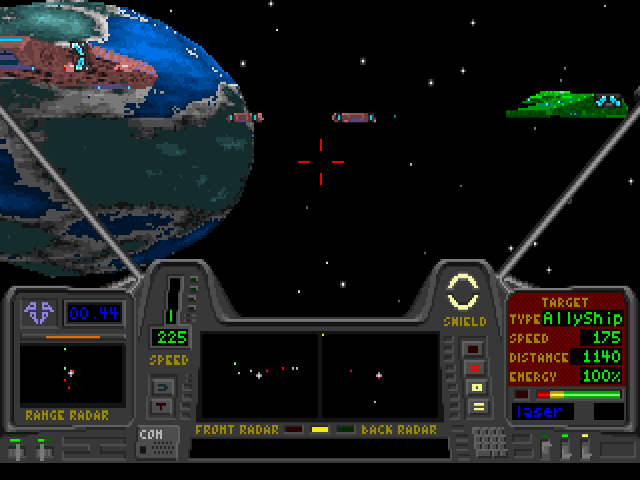Select the front radar display

point(259,375)
